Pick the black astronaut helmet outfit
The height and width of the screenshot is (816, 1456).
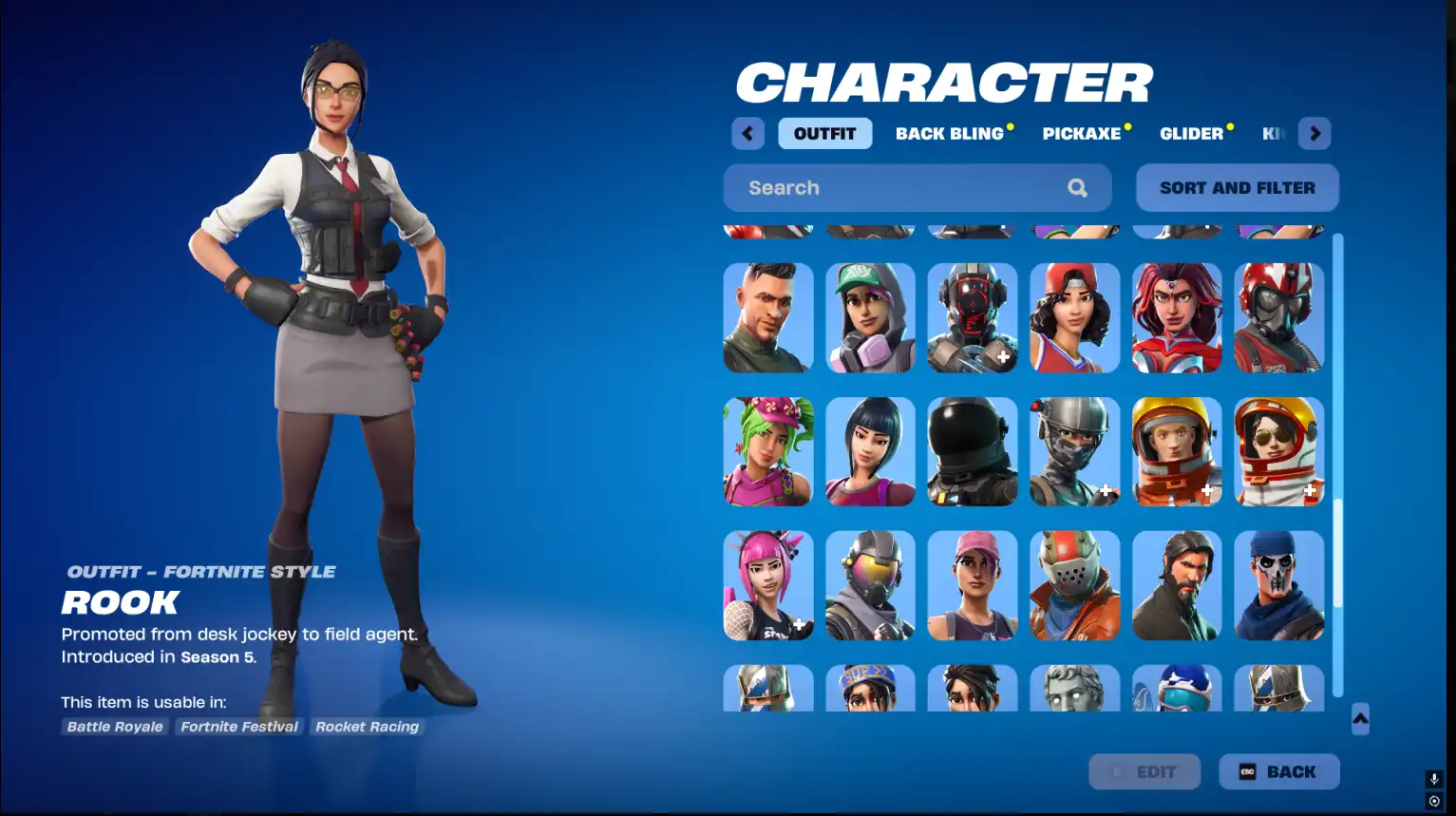point(973,452)
